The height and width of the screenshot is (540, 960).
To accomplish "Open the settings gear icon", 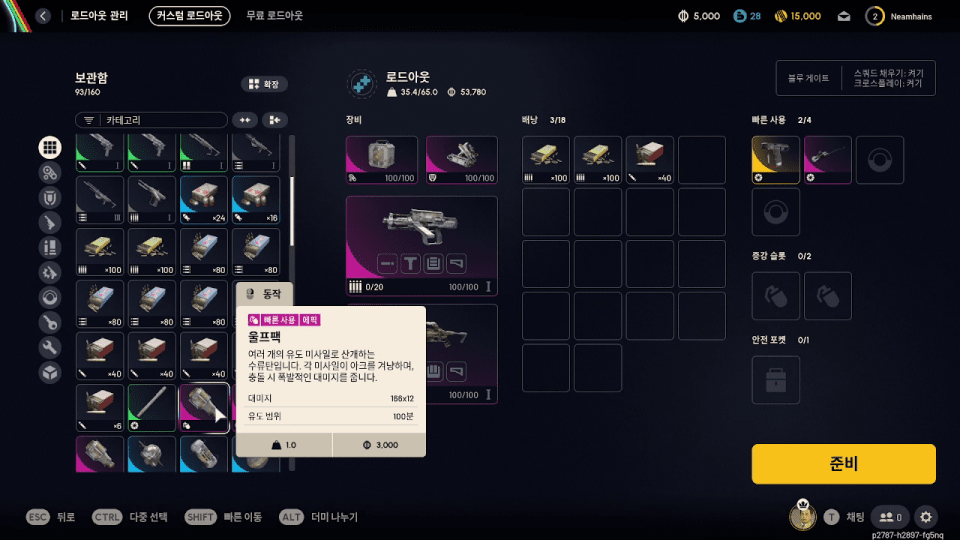I will point(926,517).
